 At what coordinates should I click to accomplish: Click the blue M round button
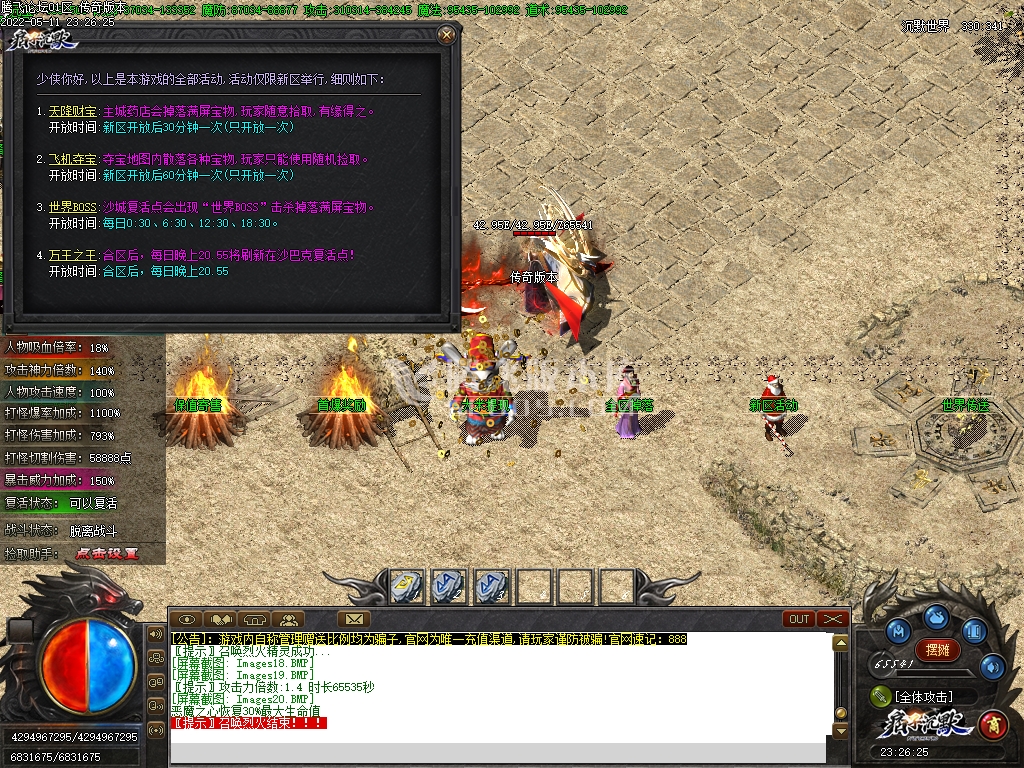pos(897,630)
